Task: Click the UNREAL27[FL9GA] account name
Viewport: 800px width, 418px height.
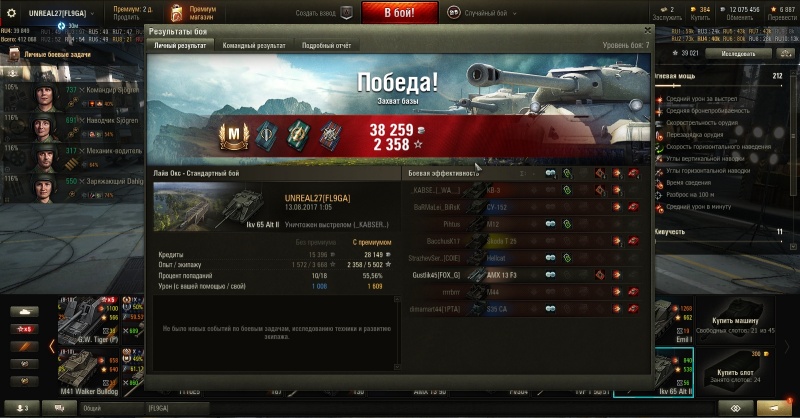Action: (57, 12)
